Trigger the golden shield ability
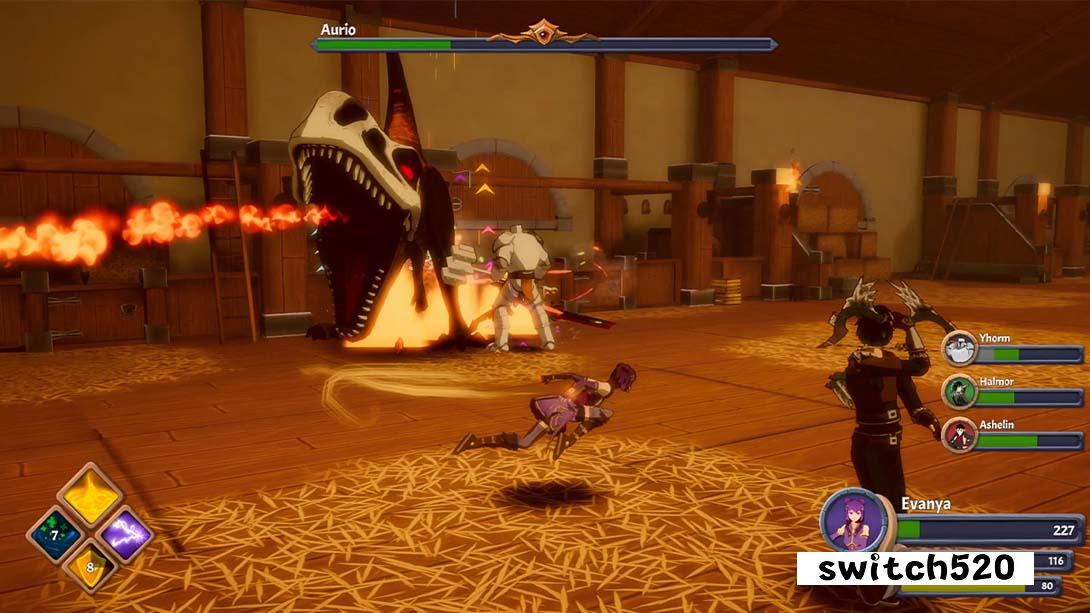This screenshot has height=613, width=1090. [x=90, y=568]
